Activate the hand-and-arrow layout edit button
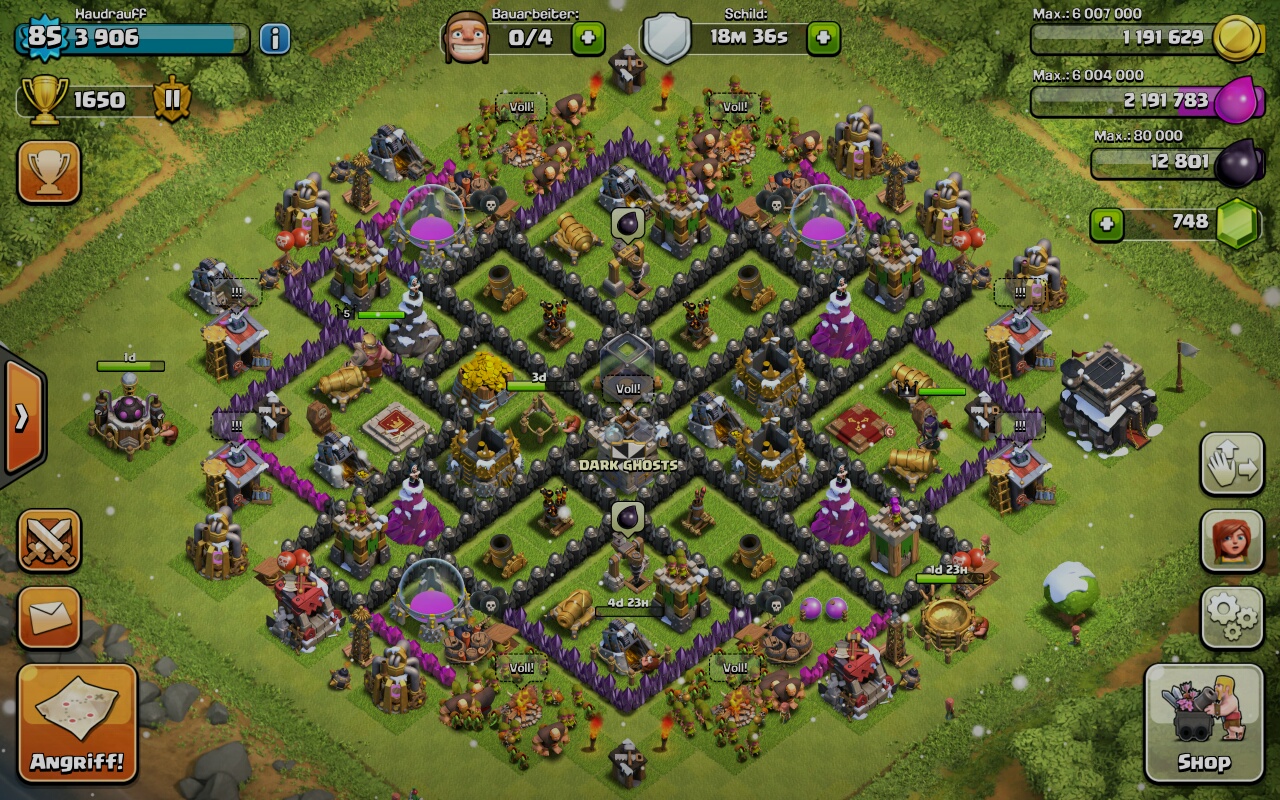 tap(1231, 464)
